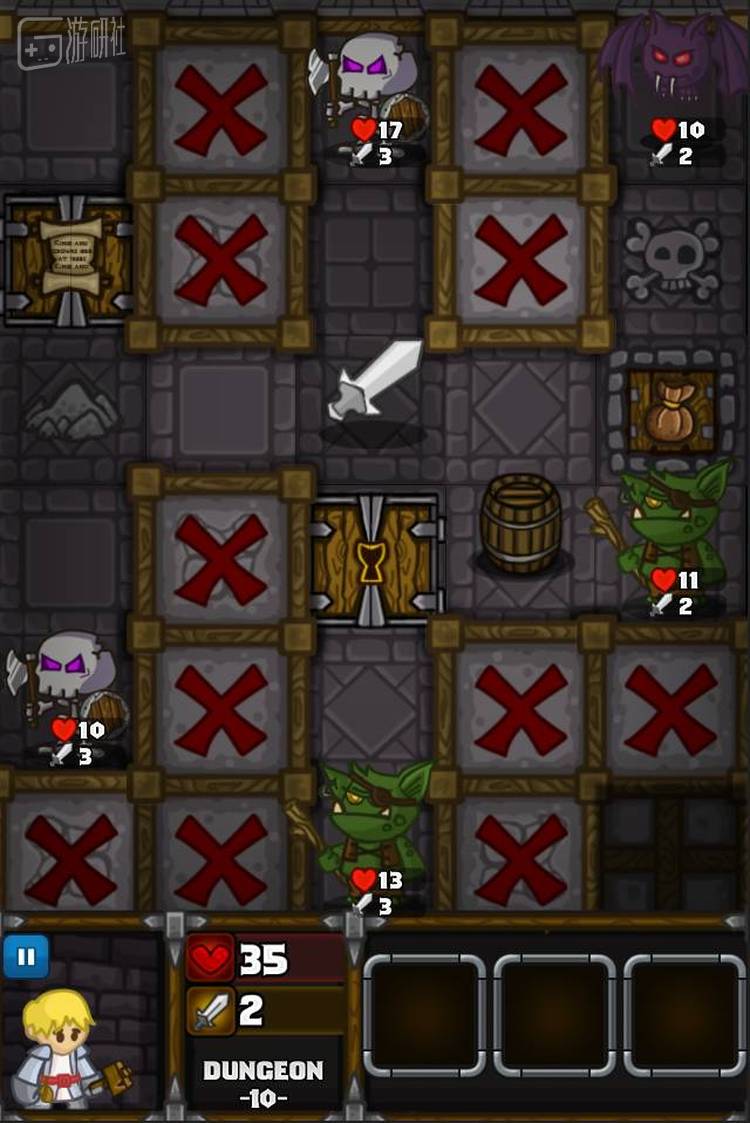Break open the wooden barrel tile
750x1123 pixels.
(521, 523)
